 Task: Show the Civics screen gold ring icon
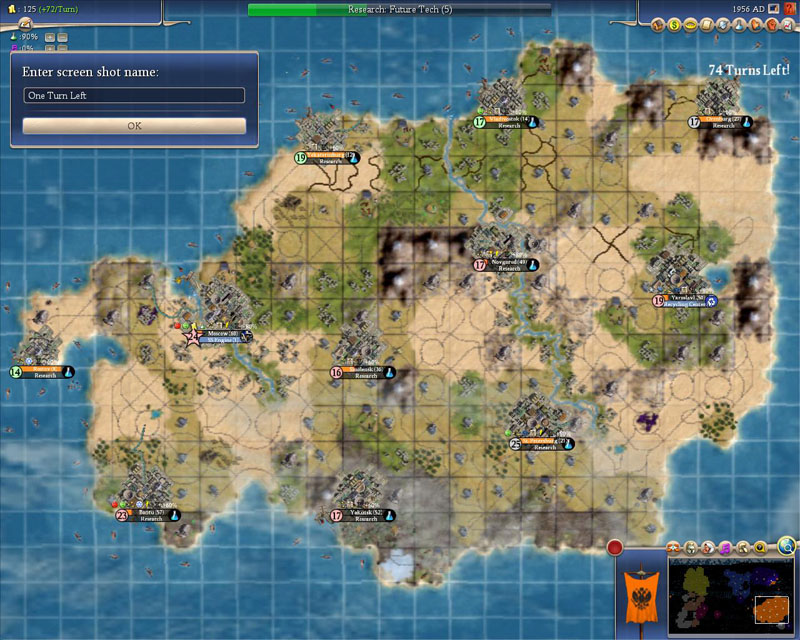click(x=691, y=24)
